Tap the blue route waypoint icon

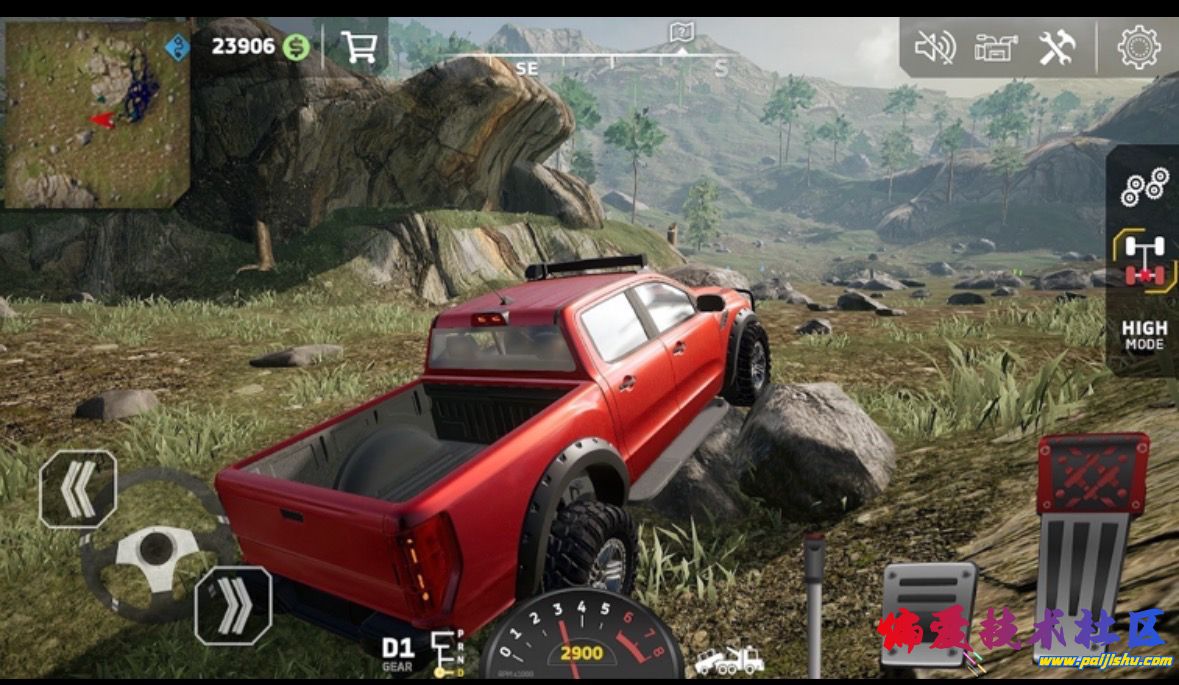click(177, 47)
